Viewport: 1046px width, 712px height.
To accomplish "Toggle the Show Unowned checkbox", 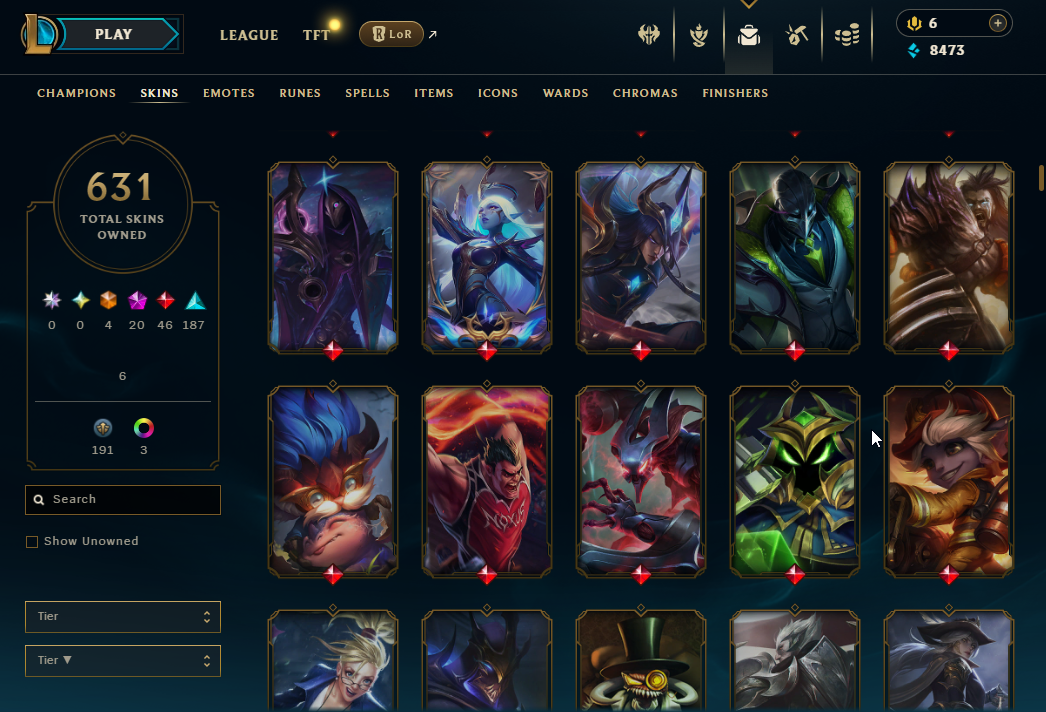I will (x=32, y=542).
